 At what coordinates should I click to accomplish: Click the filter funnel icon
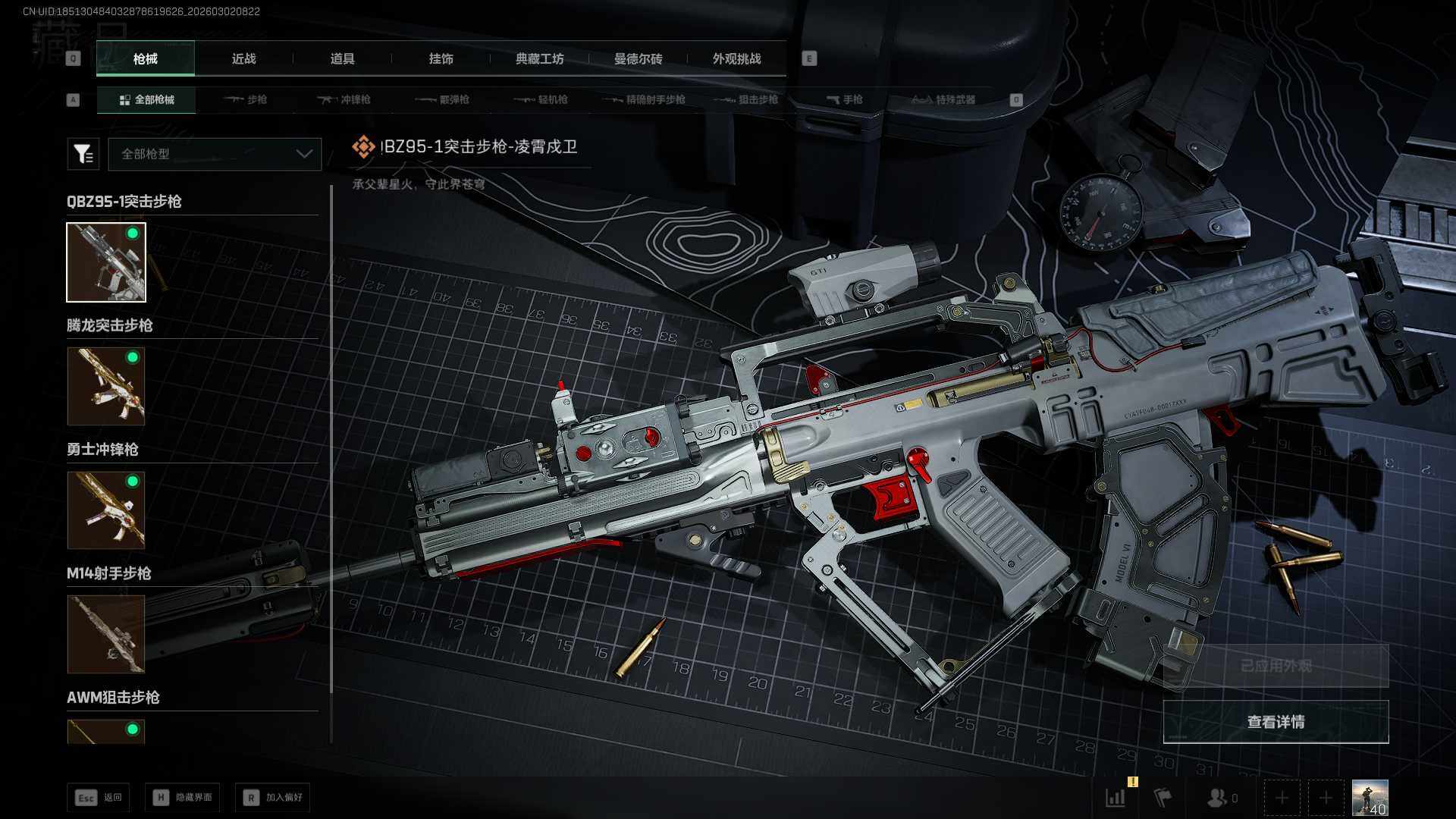tap(83, 154)
